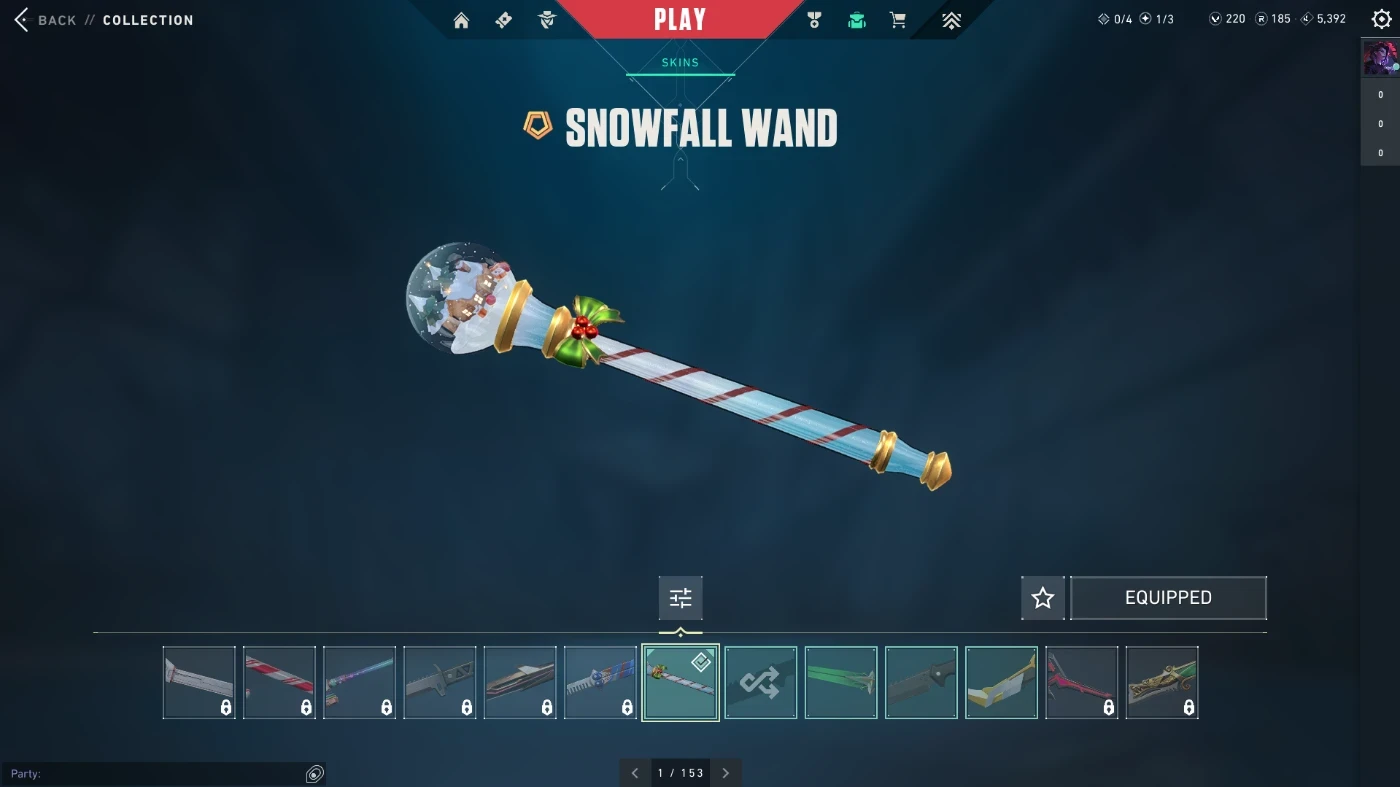
Task: Open the Battlepass ticket icon
Action: 504,20
